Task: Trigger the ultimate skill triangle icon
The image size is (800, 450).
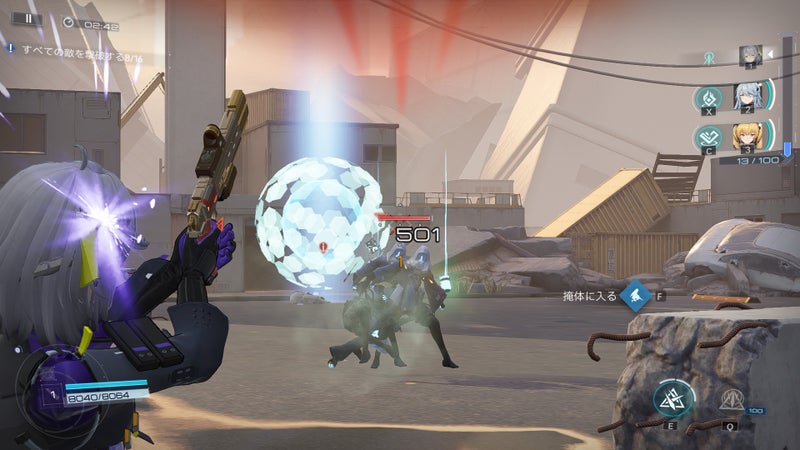Action: coord(729,401)
